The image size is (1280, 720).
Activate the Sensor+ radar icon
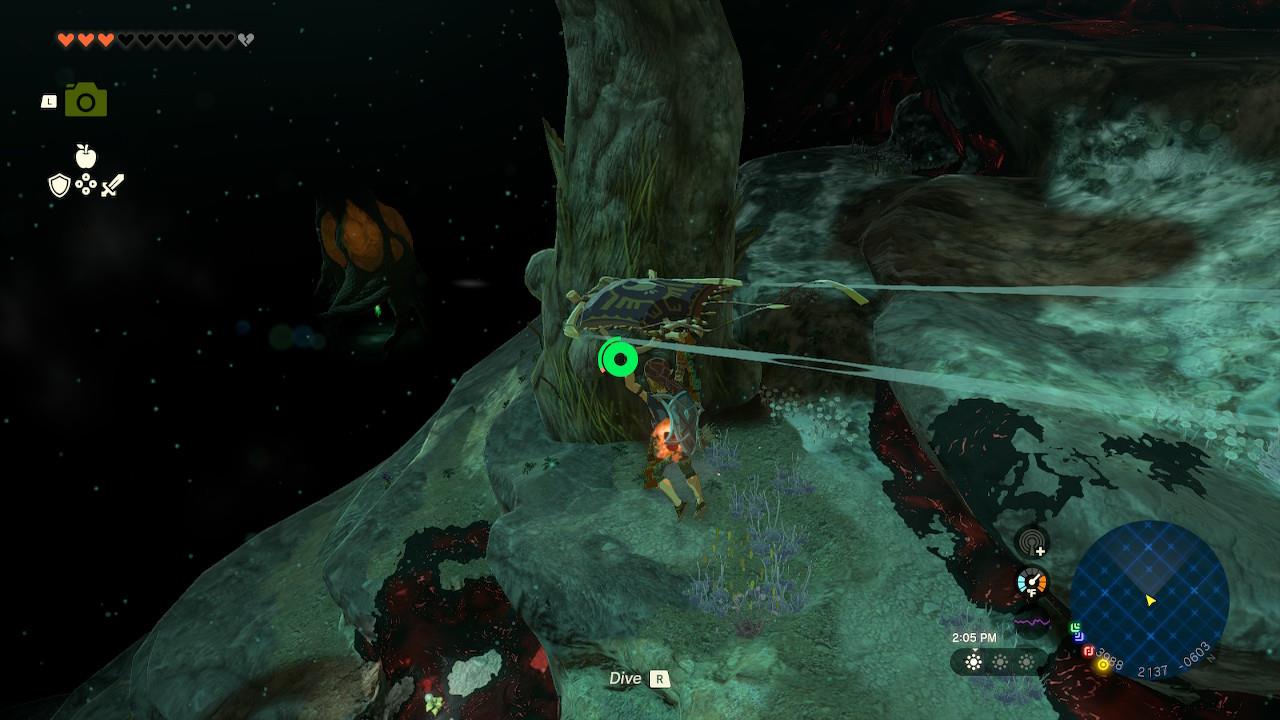click(1032, 543)
